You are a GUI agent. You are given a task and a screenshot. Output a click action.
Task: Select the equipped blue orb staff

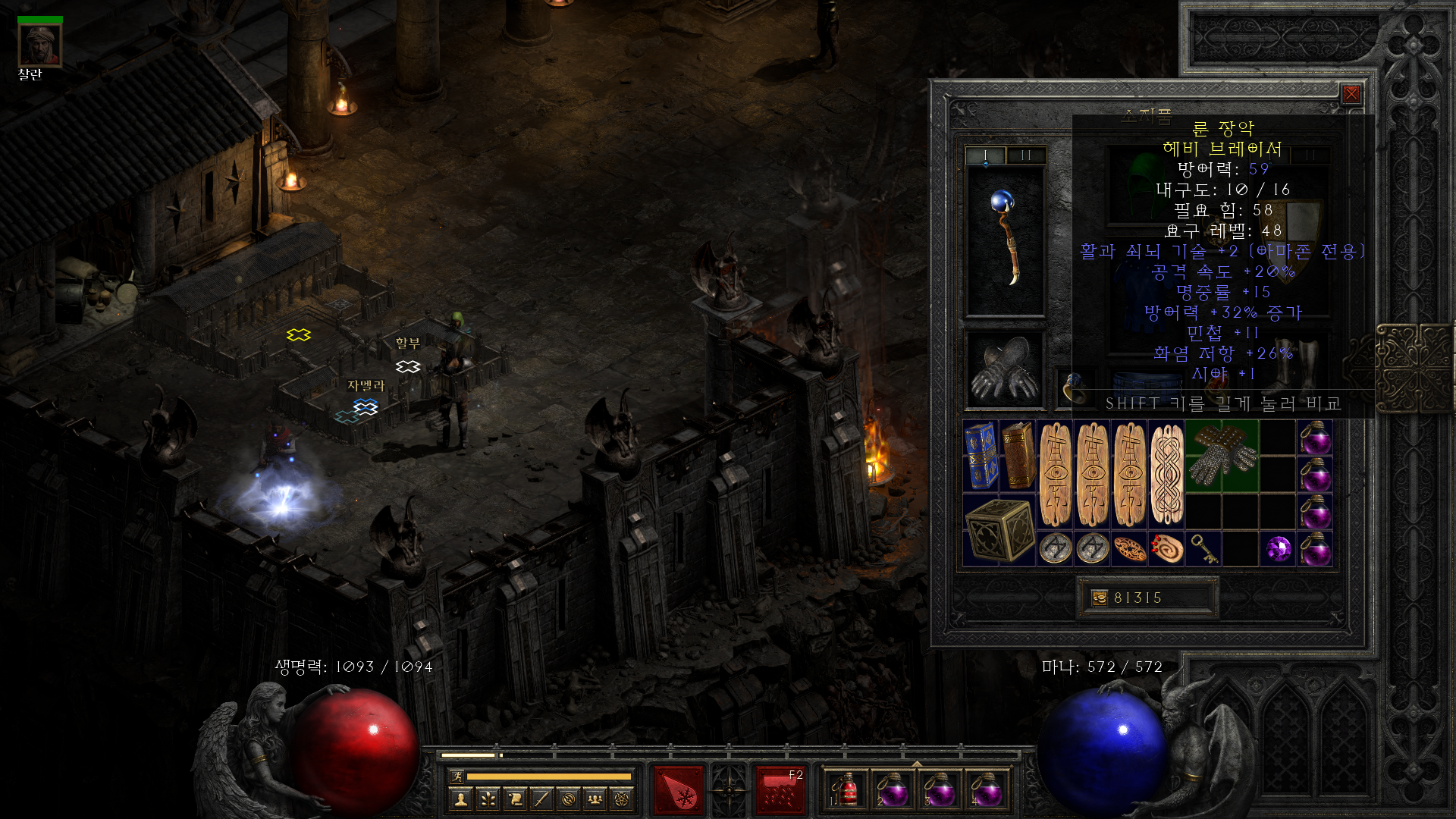pos(1005,239)
